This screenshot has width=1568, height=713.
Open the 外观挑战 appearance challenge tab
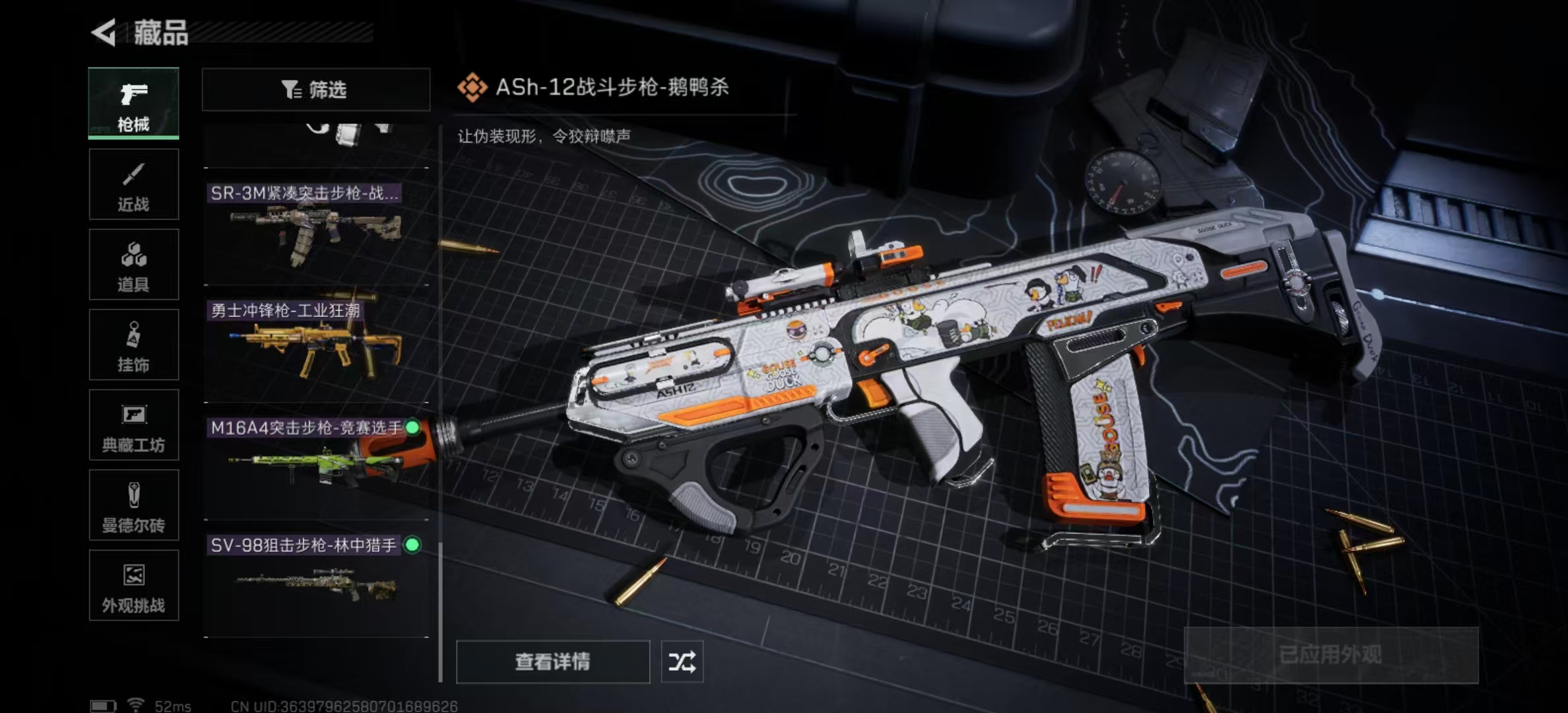133,586
